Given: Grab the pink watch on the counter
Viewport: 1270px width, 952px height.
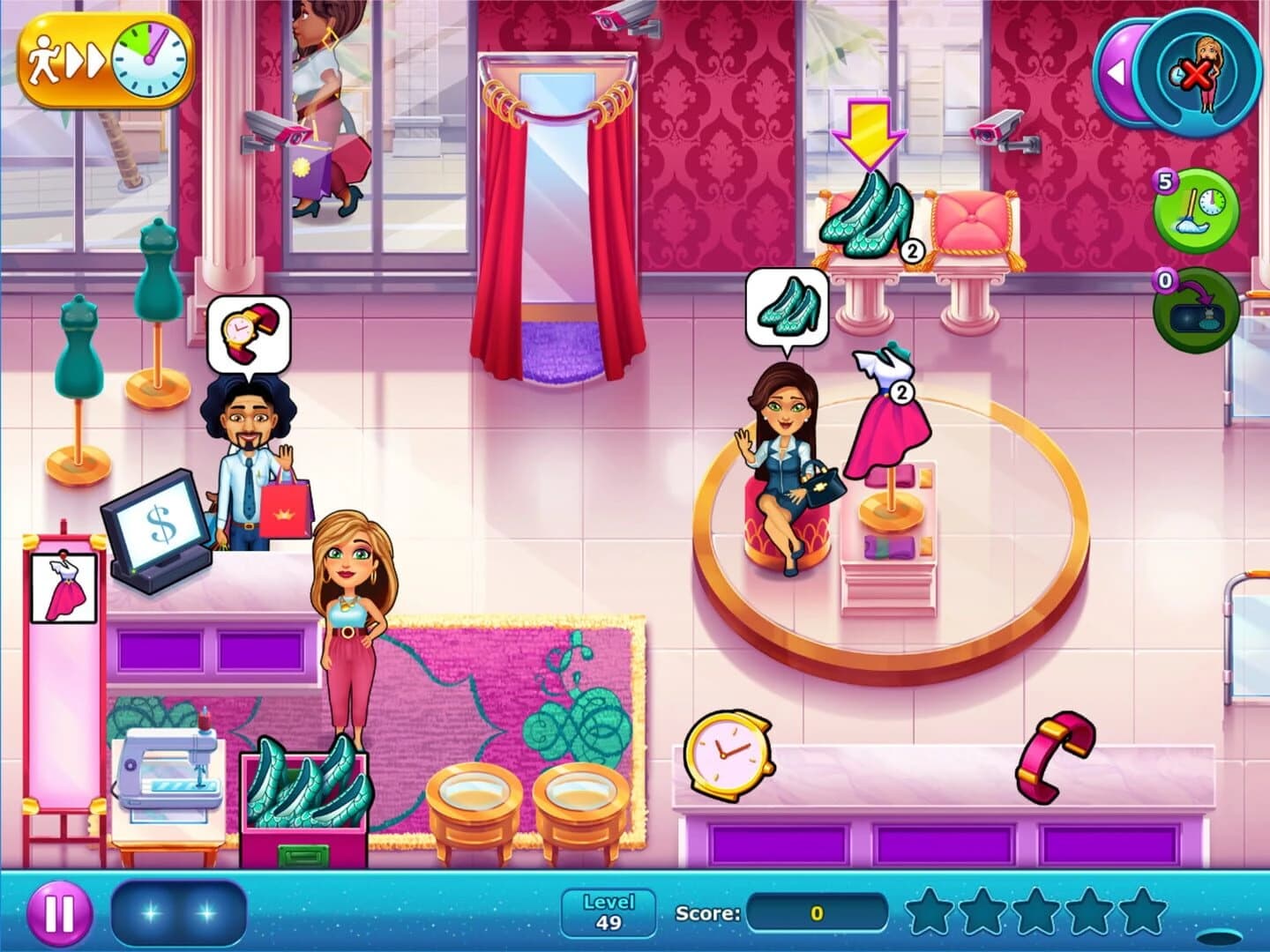Looking at the screenshot, I should tap(727, 750).
